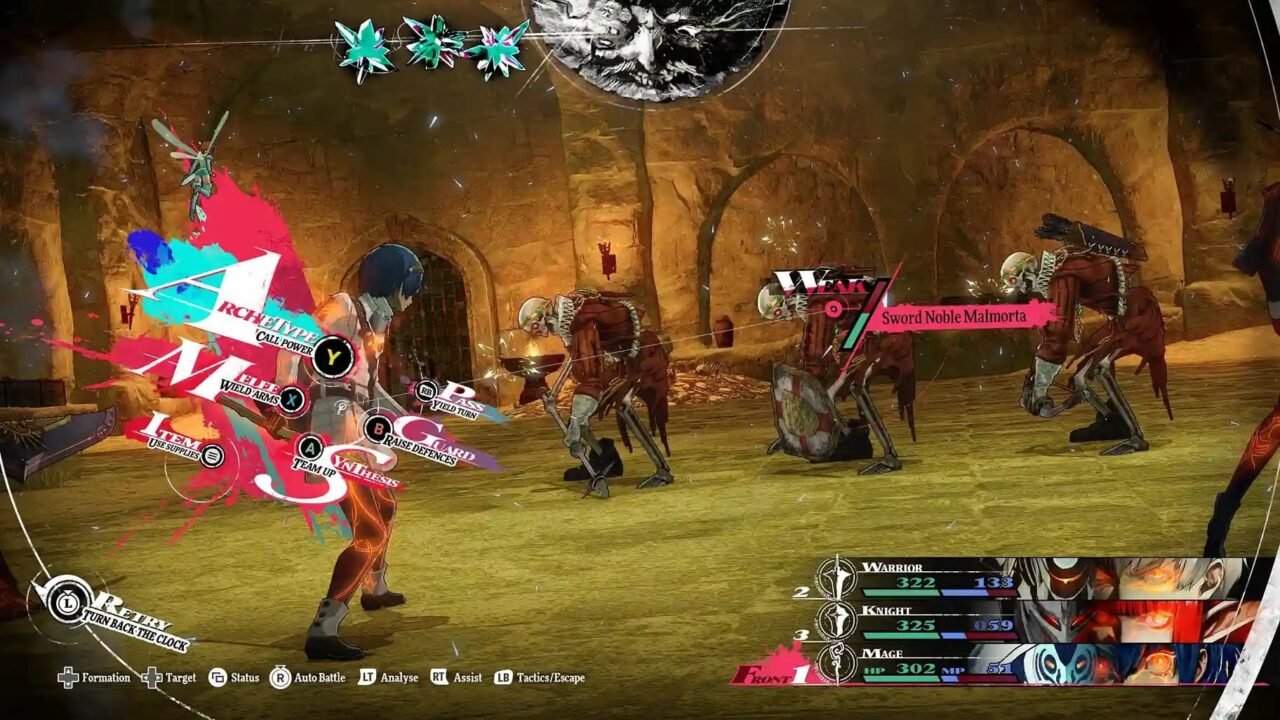
Task: Click the menu button icon for Item
Action: (213, 455)
